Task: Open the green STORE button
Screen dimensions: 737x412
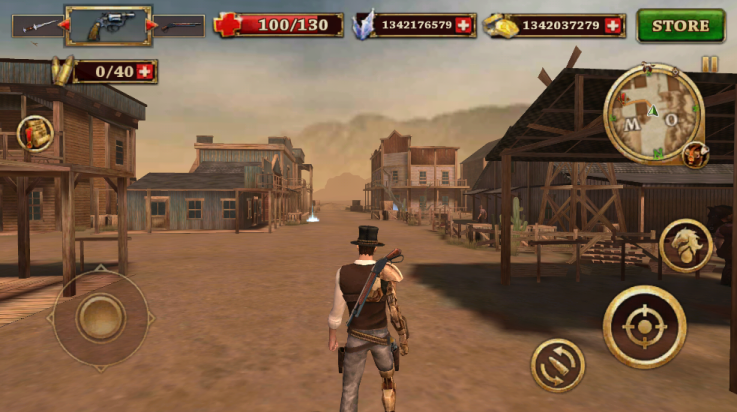Action: click(681, 25)
